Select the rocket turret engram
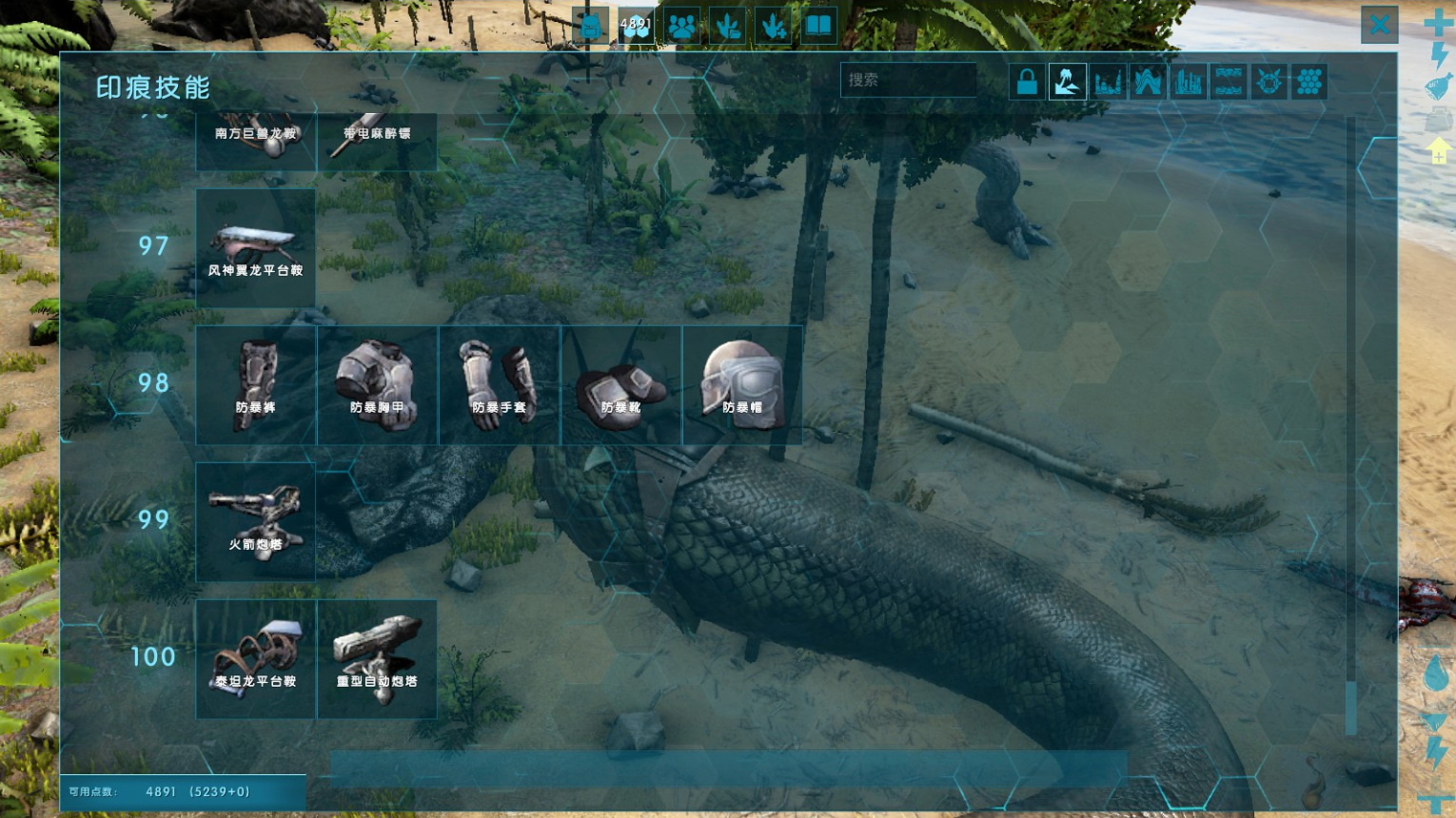Screen dimensions: 1456x818 pos(255,521)
